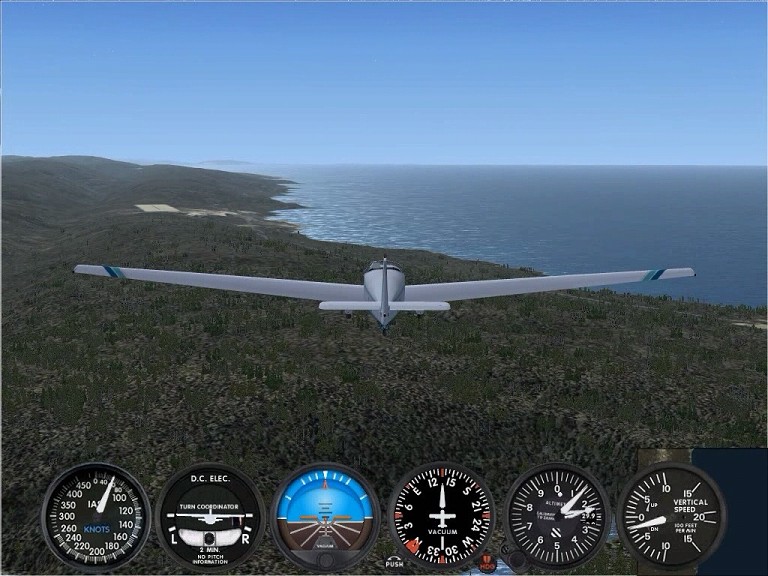Adjust the red HDG heading bug knob
The image size is (768, 576).
(x=488, y=563)
